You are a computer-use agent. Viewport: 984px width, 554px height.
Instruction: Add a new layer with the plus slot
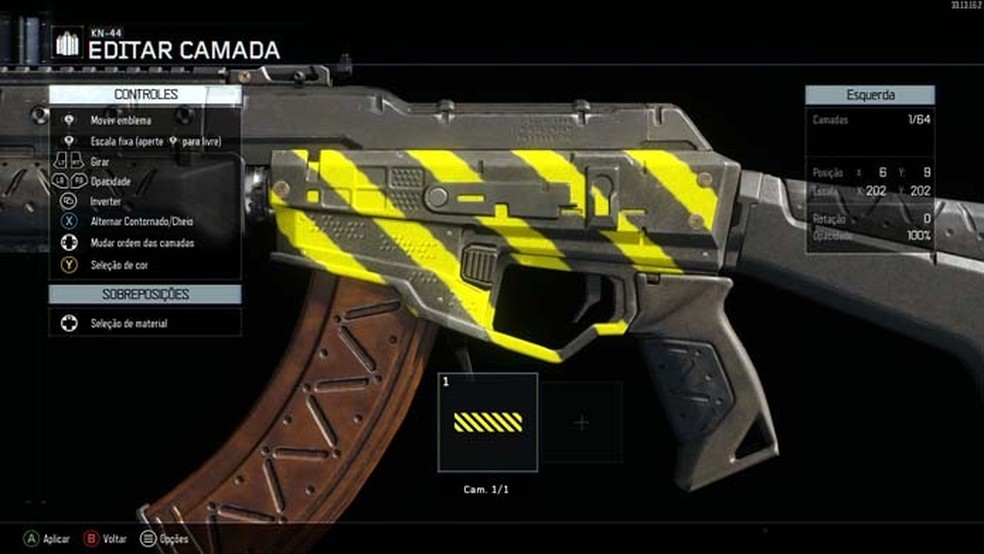tap(582, 422)
